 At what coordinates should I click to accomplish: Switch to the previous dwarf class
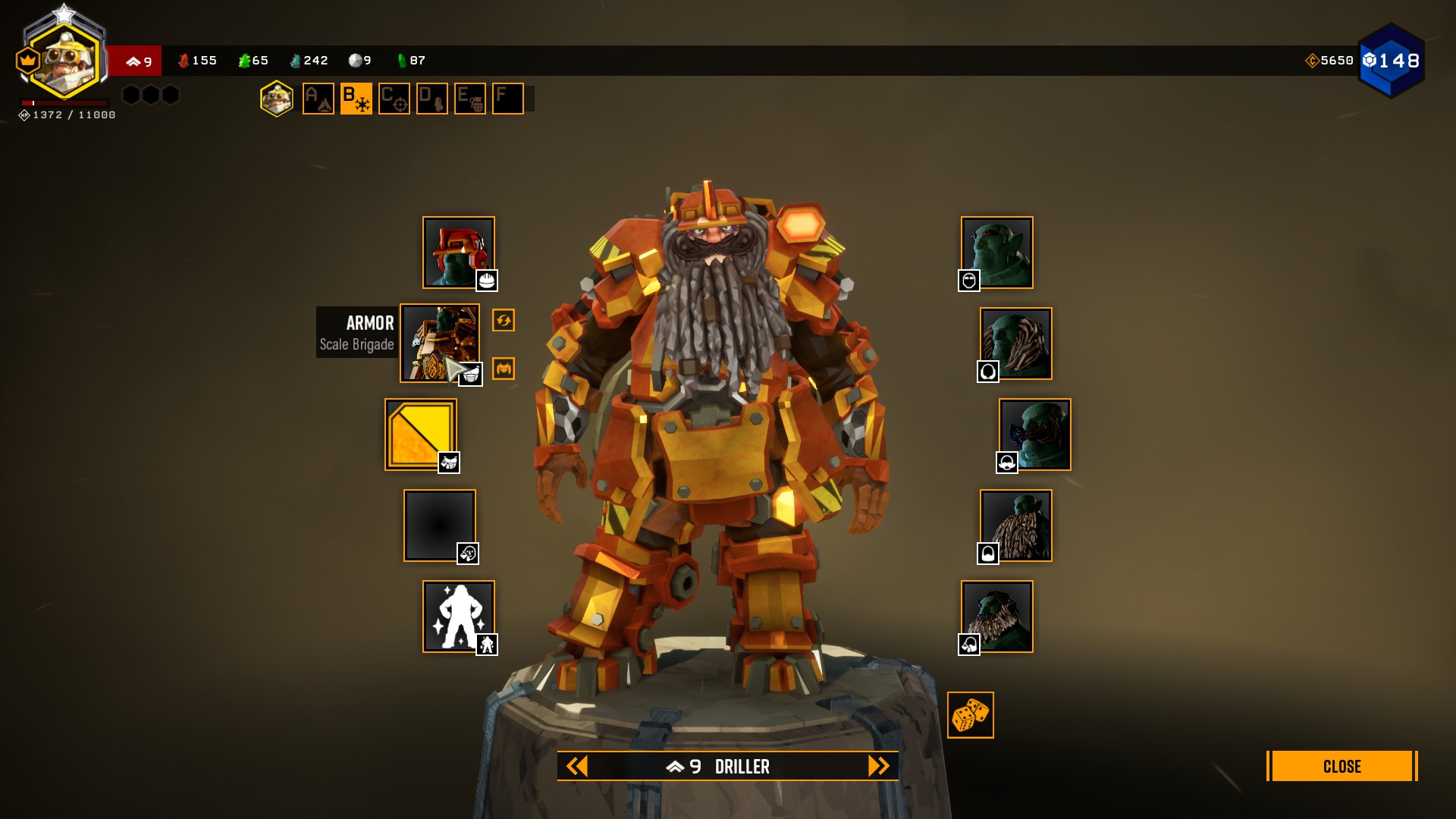point(577,766)
